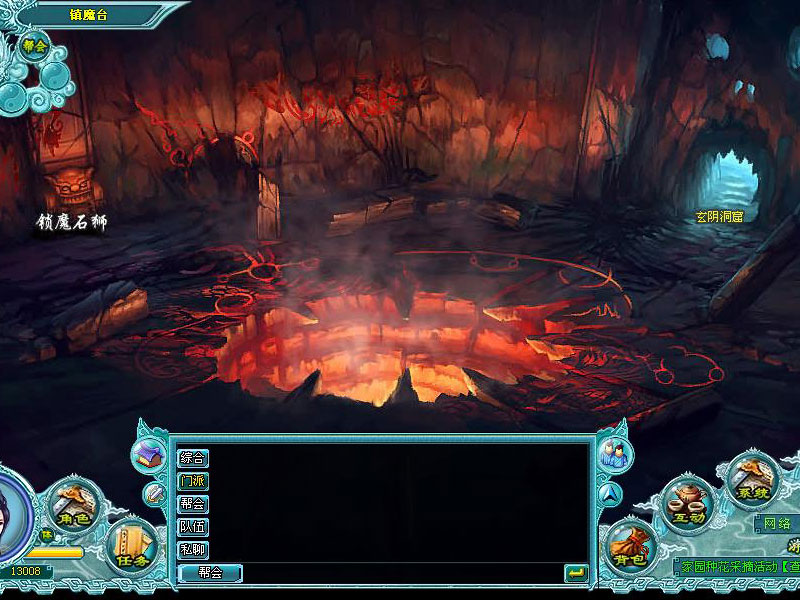This screenshot has height=600, width=800.
Task: Click the pencil icon beside chat tabs
Action: [154, 493]
